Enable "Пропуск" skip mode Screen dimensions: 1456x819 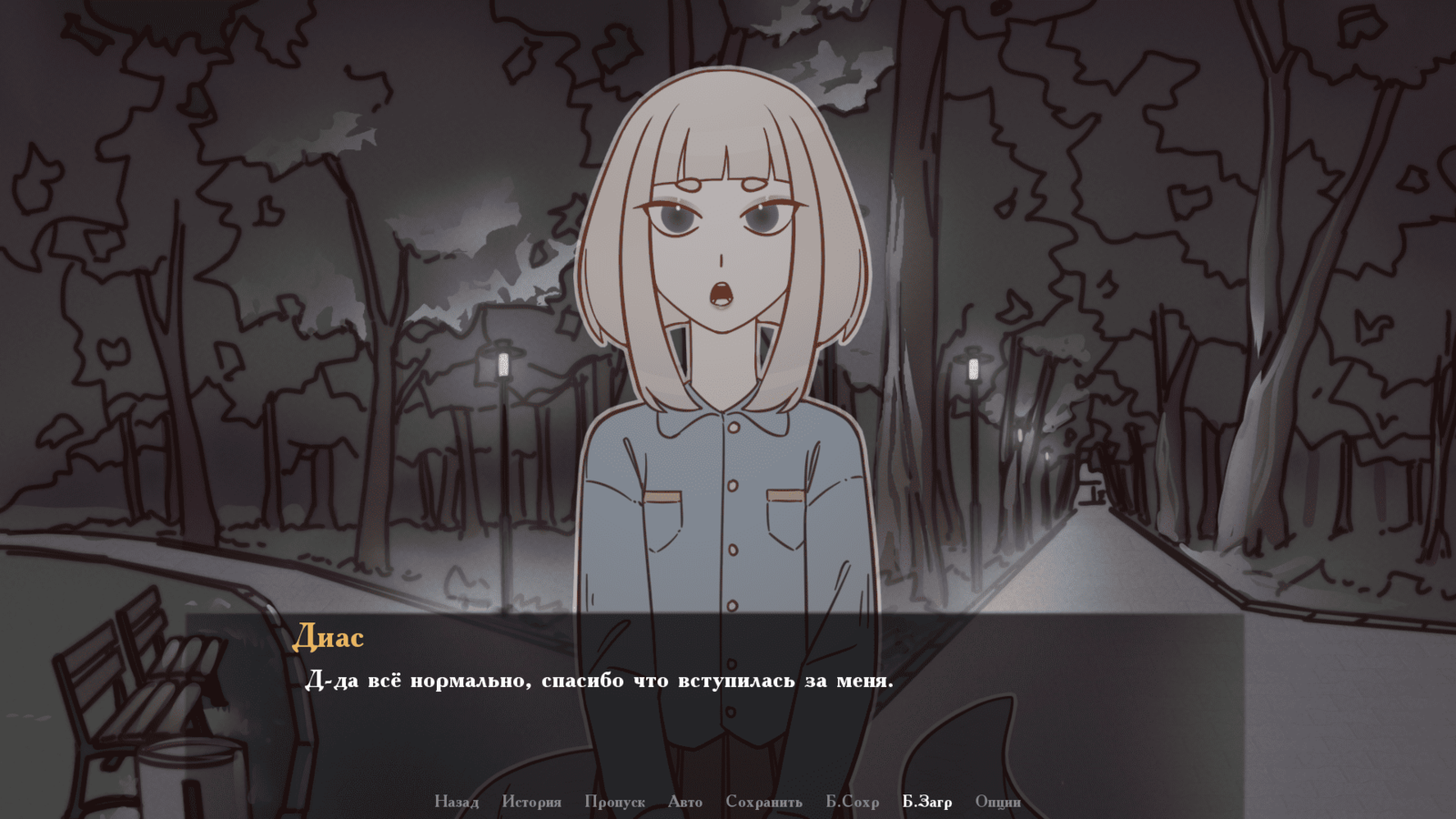tap(614, 802)
